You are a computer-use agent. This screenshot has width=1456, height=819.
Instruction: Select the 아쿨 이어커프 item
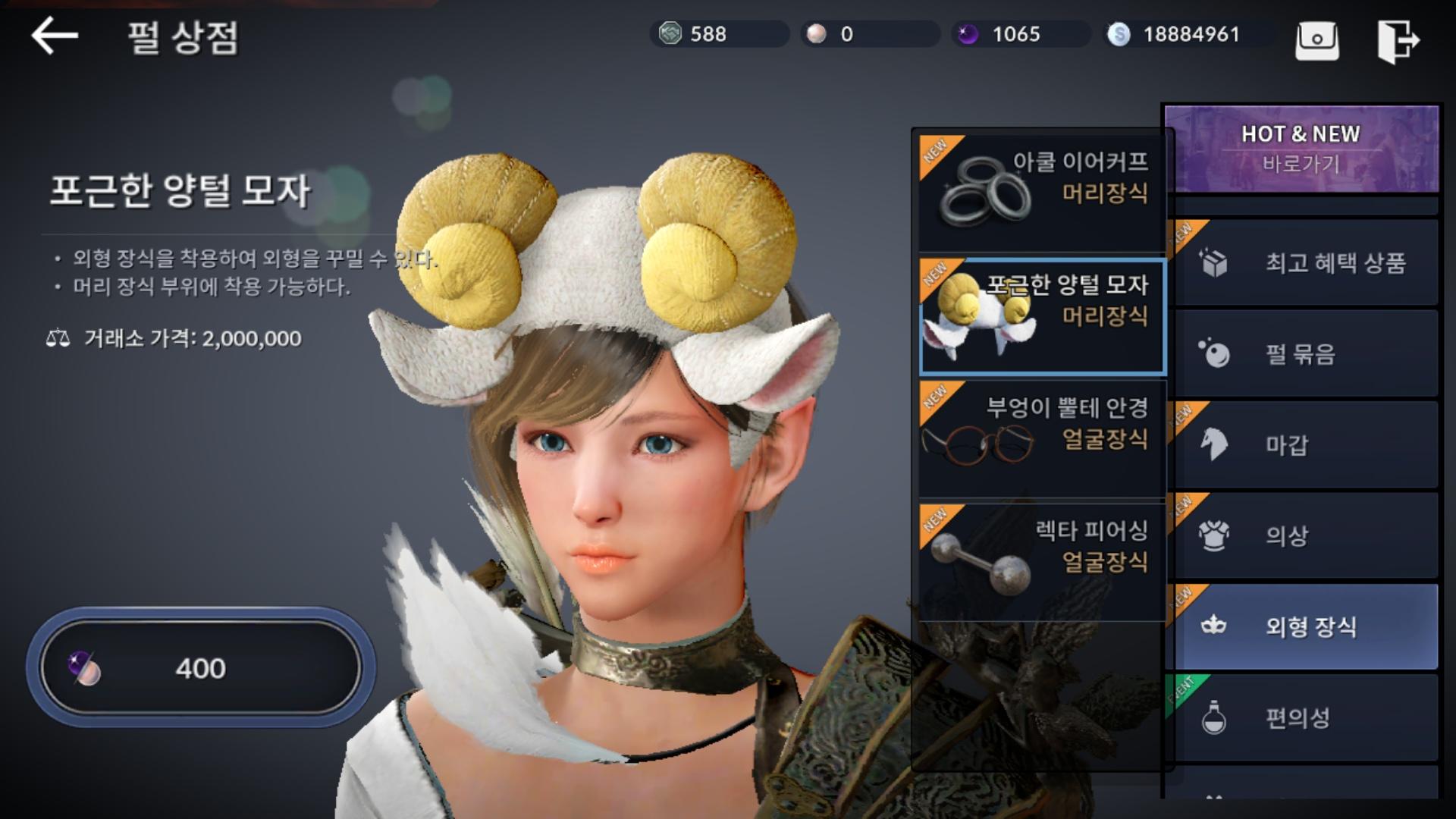click(x=1042, y=191)
